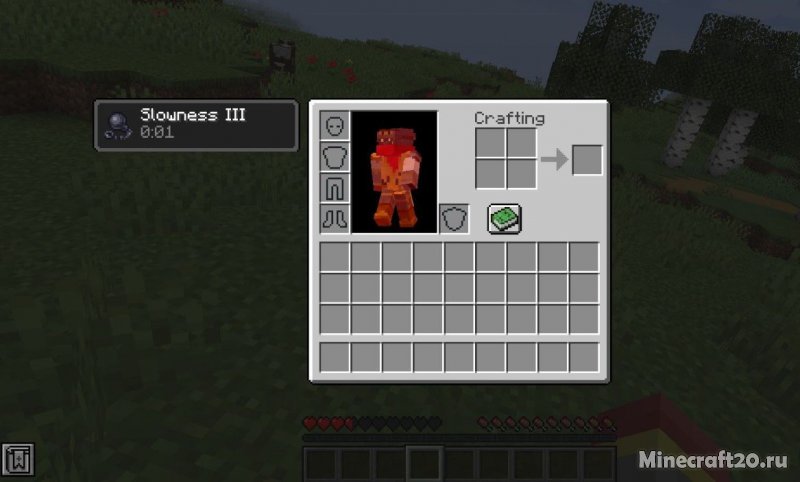The width and height of the screenshot is (800, 482).
Task: Select the chestplate armor slot
Action: 335,157
